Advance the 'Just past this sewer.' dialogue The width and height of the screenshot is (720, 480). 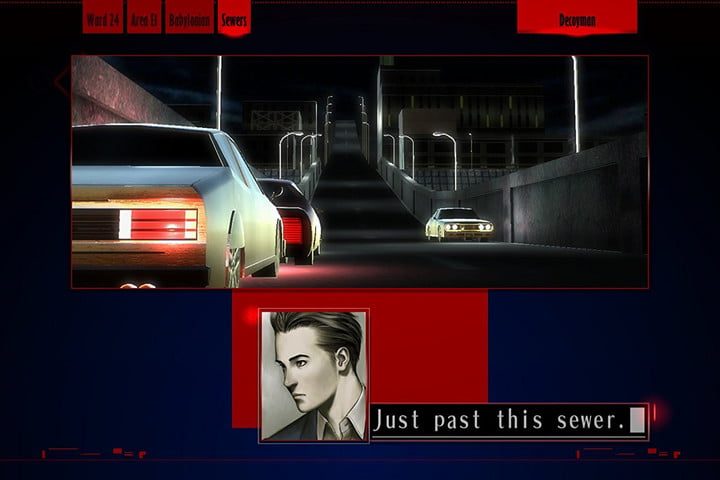pos(509,421)
